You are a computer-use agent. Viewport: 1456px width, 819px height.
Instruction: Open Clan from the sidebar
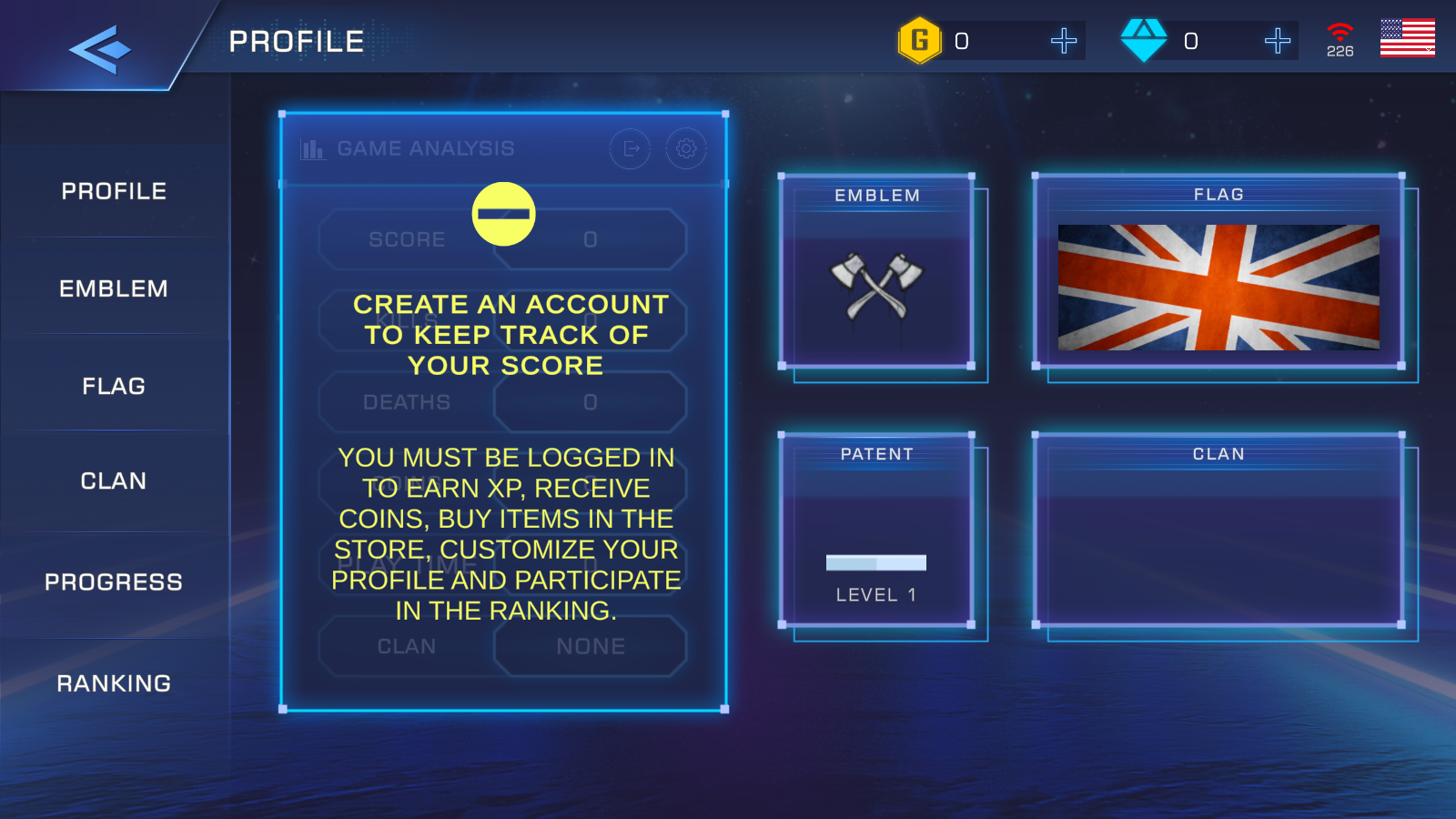click(114, 480)
